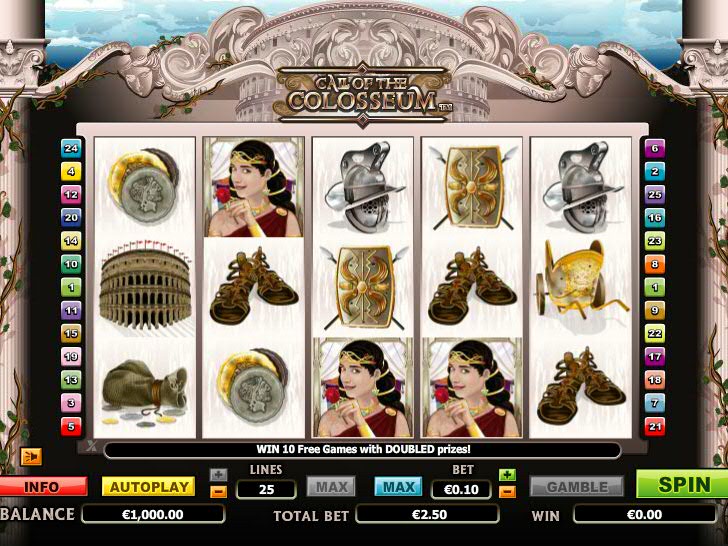Increase bet with the green plus
728x546 pixels.
point(507,475)
